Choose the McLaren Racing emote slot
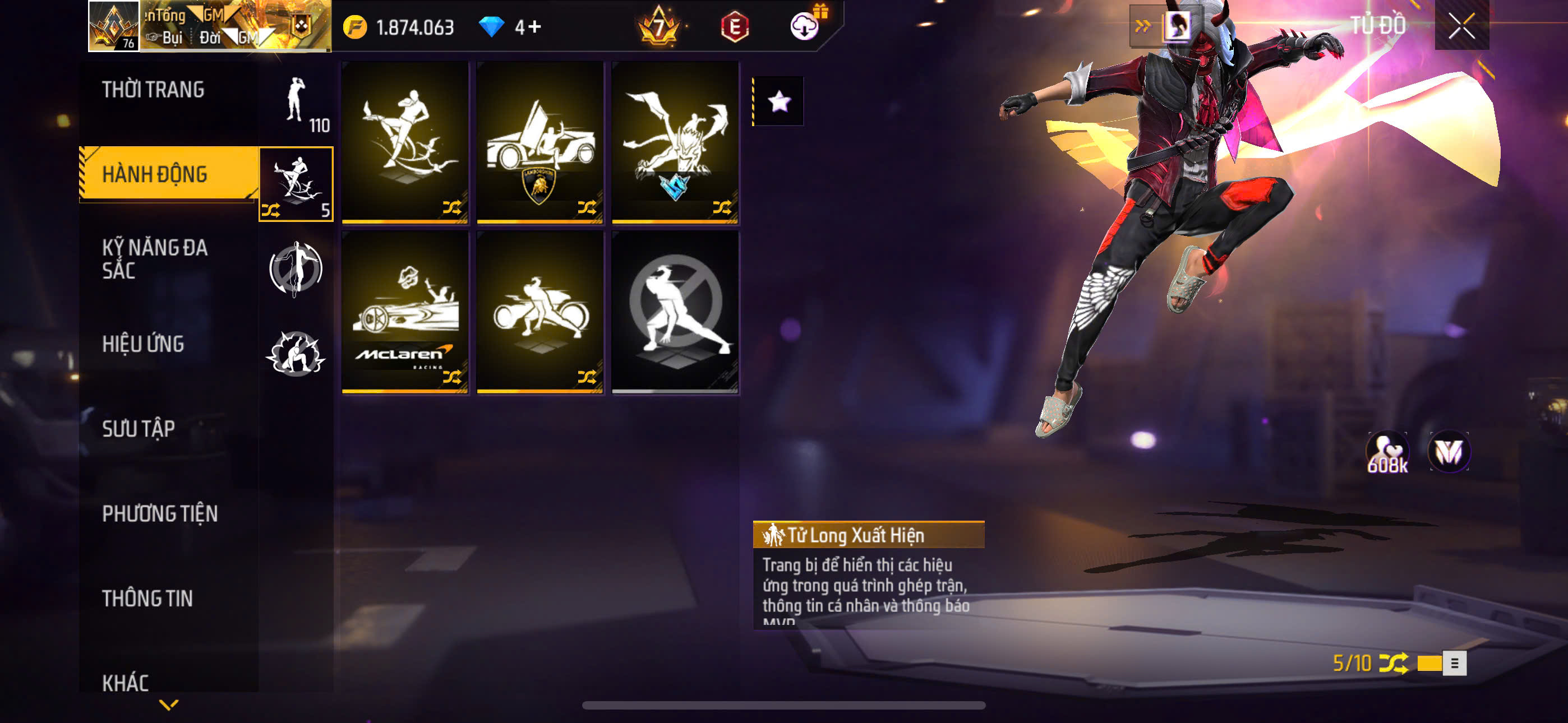Viewport: 1568px width, 723px height. coord(405,312)
